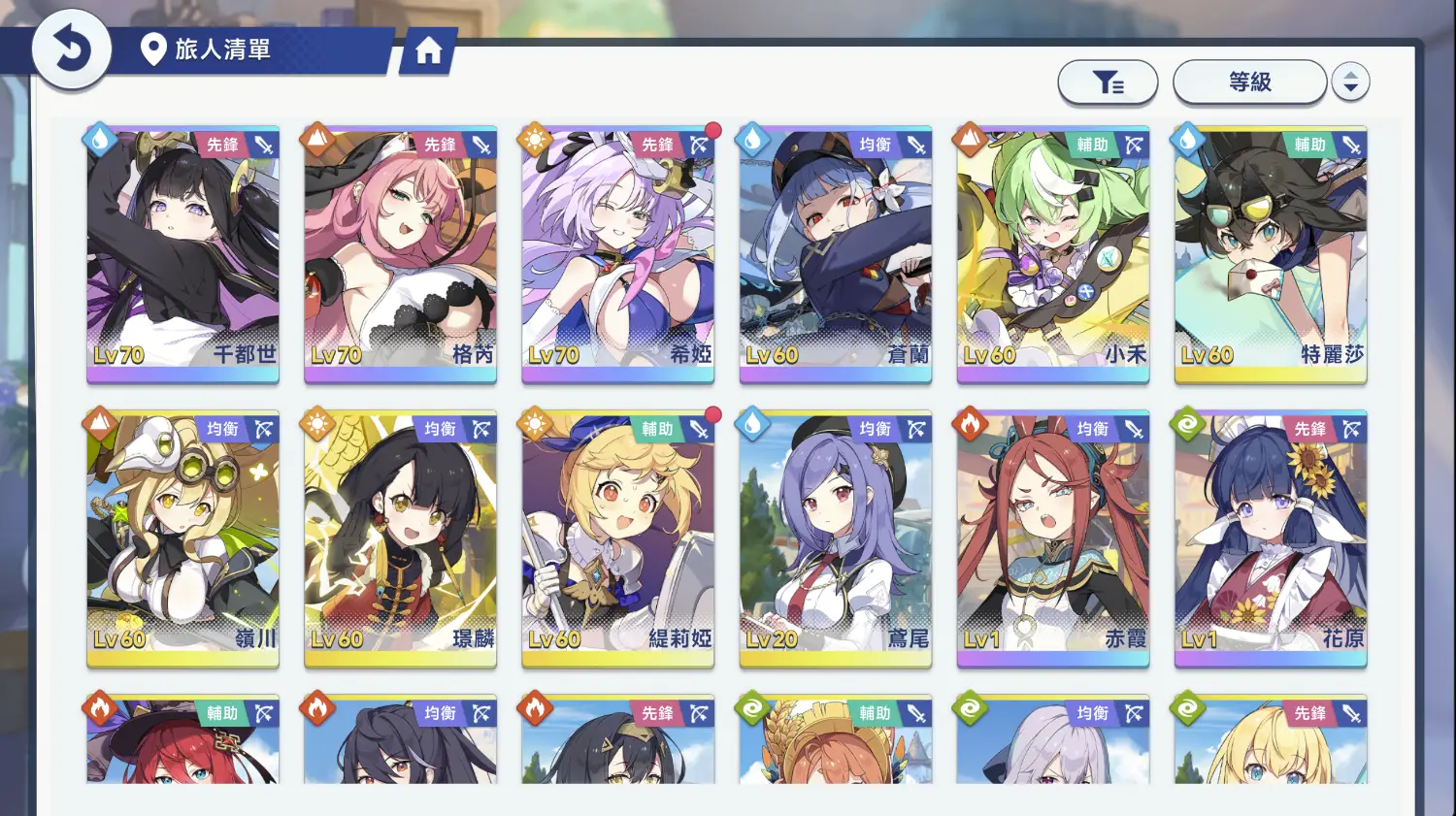Select the 嶺川 character card
This screenshot has height=816, width=1456.
click(183, 537)
